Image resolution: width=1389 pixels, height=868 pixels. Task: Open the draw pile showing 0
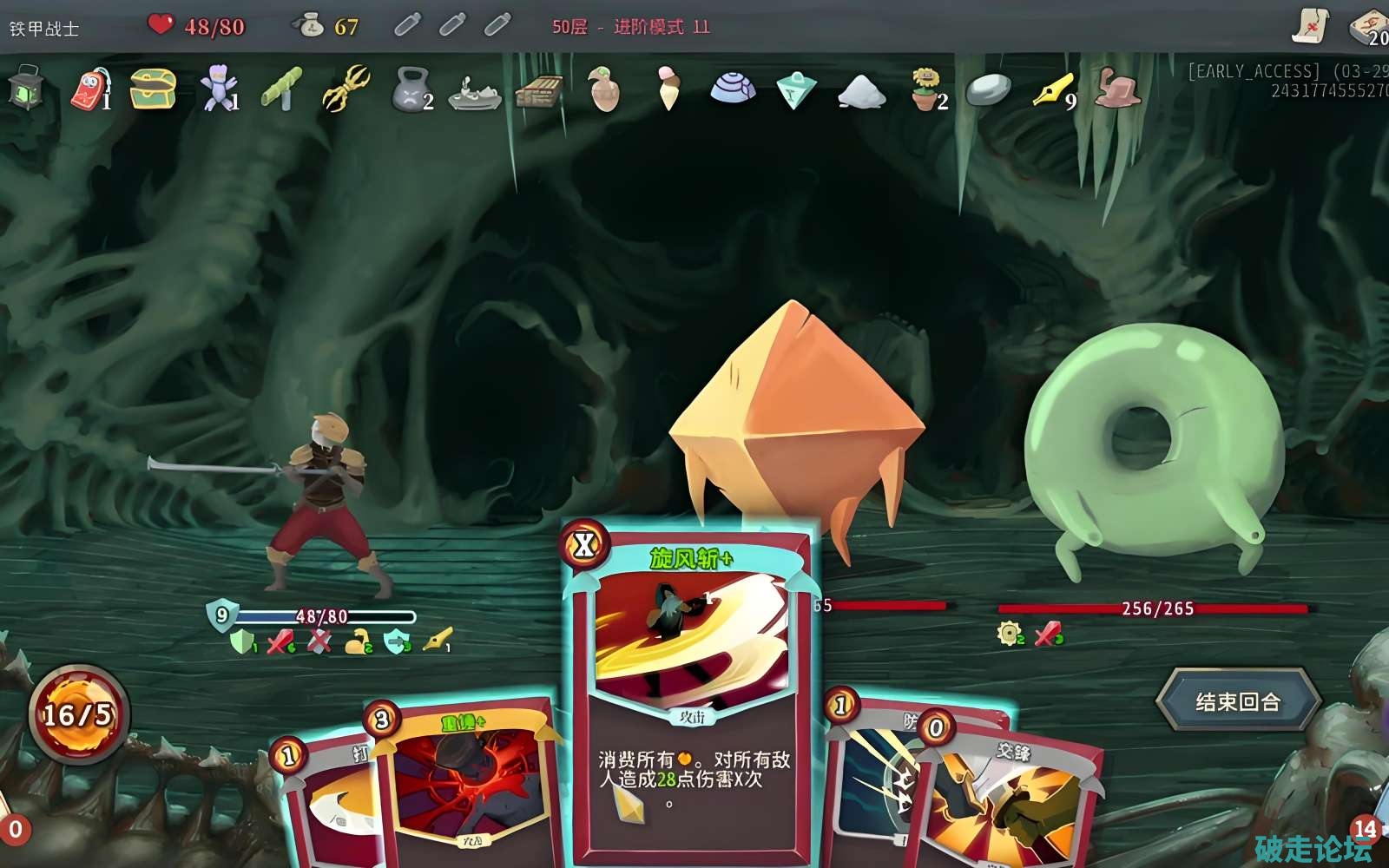[15, 830]
